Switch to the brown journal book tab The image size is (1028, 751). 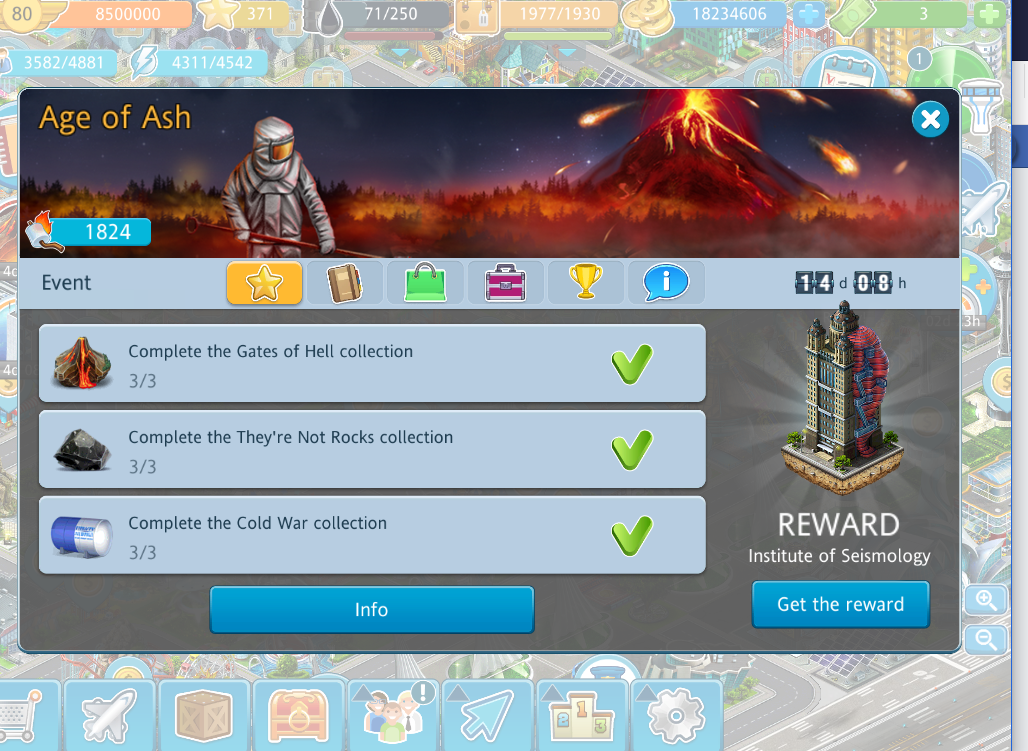(344, 283)
